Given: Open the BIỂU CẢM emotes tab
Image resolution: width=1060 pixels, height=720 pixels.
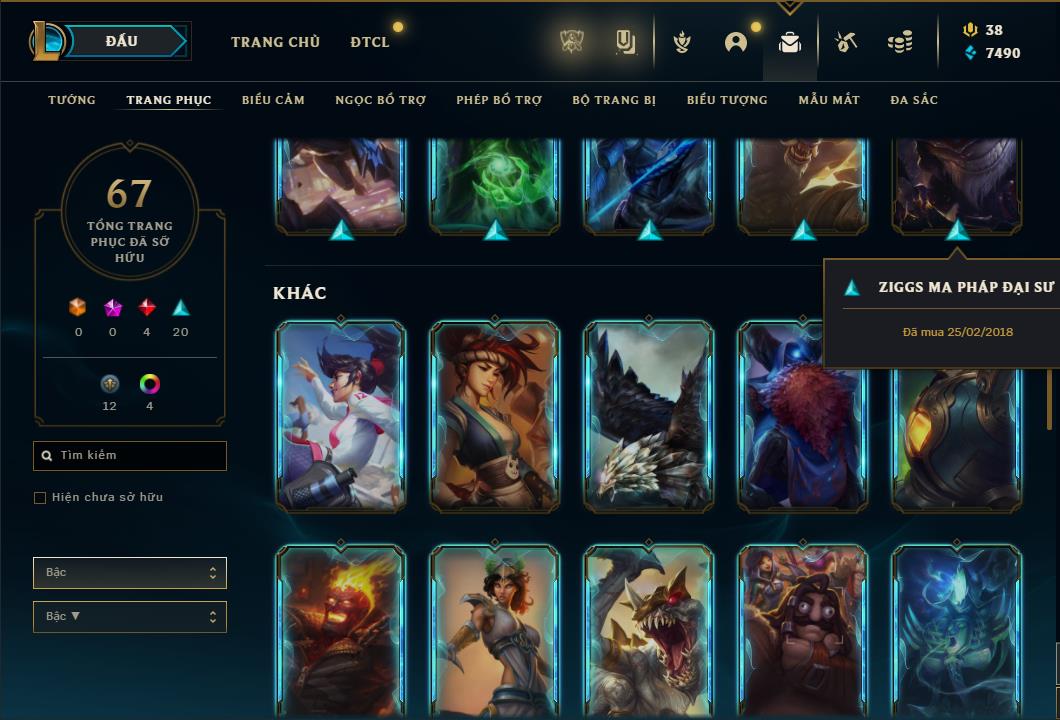Looking at the screenshot, I should click(x=273, y=100).
